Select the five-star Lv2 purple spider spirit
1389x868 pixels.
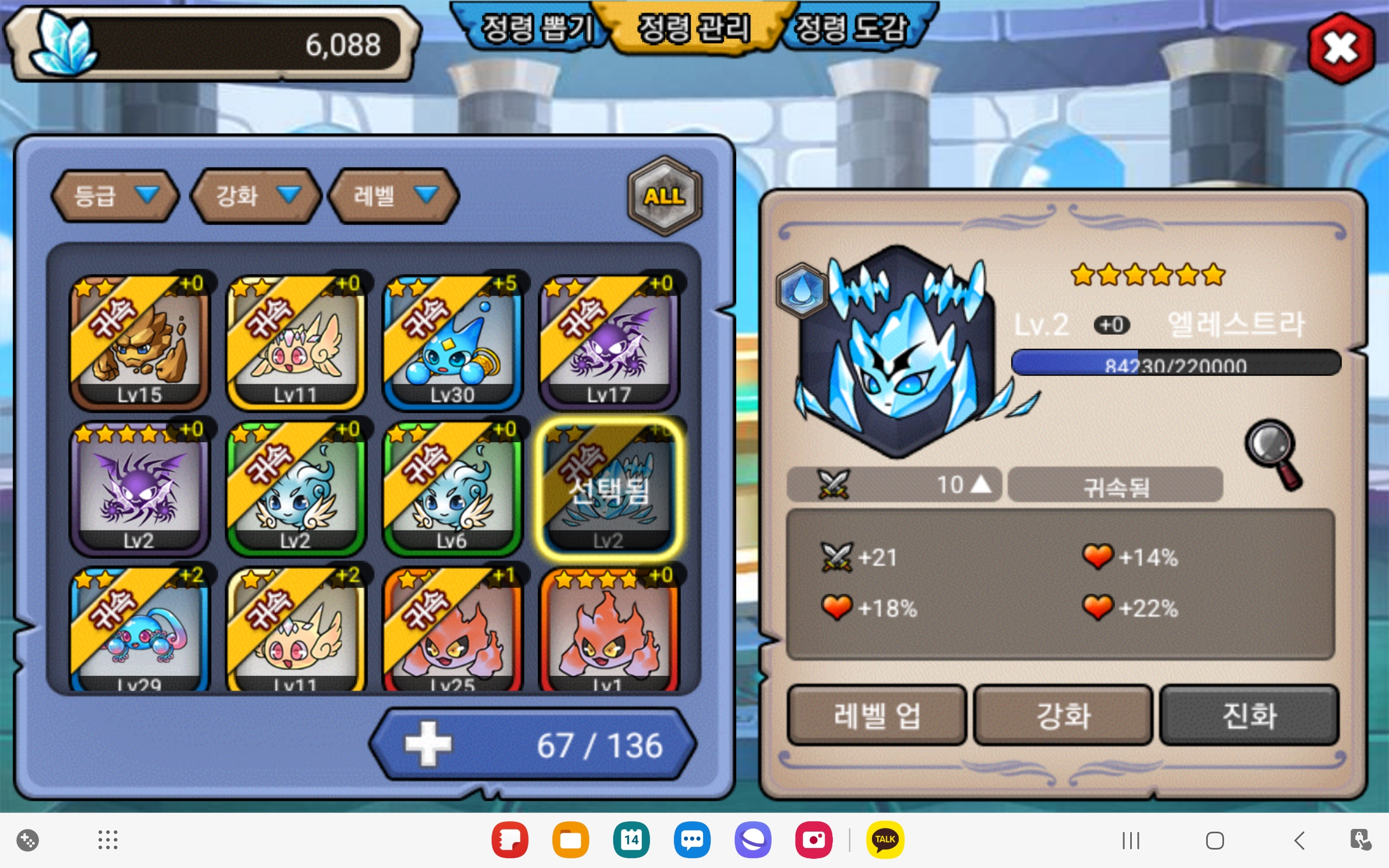(139, 488)
